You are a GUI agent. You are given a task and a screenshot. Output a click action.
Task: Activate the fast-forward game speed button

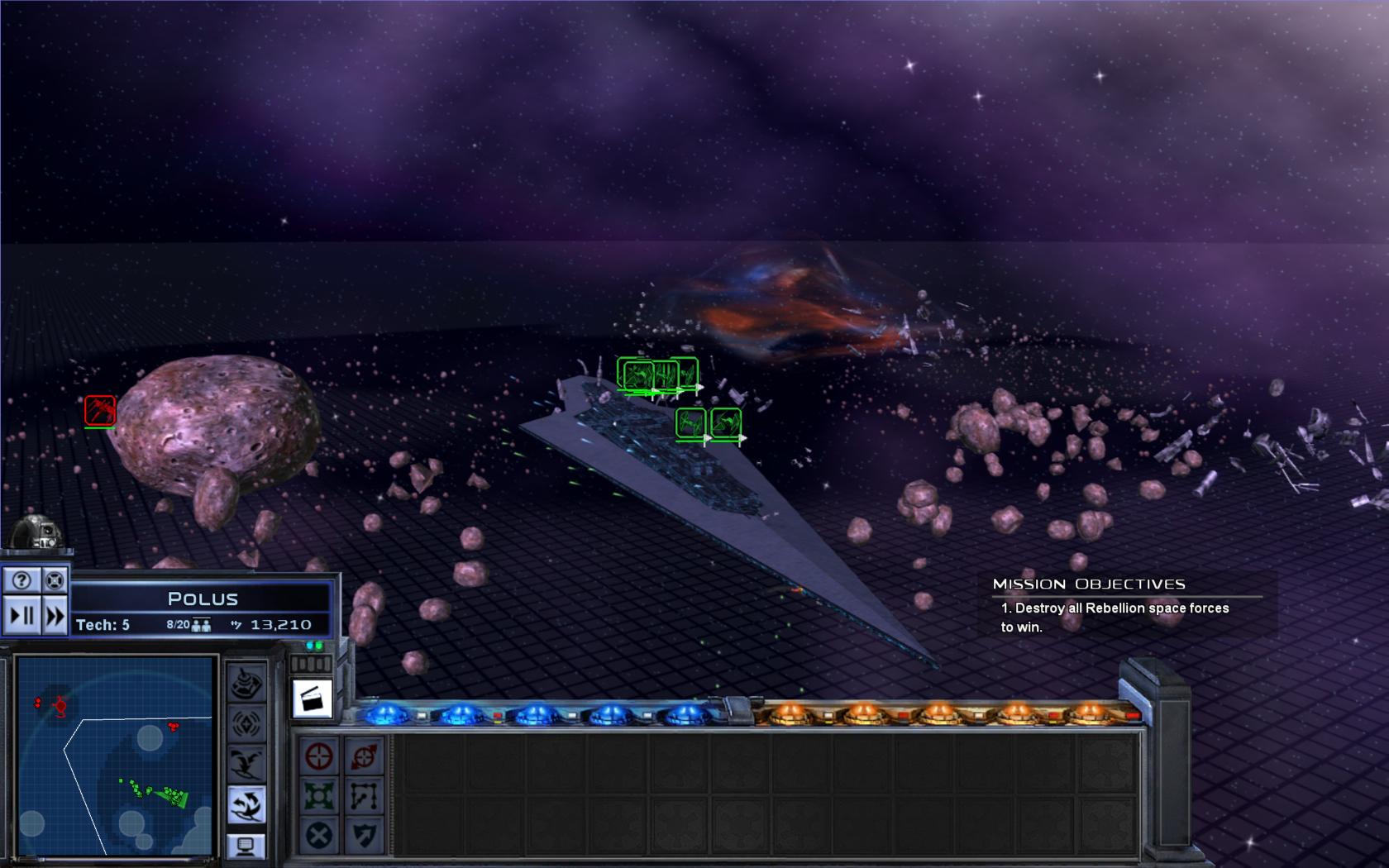tap(55, 616)
